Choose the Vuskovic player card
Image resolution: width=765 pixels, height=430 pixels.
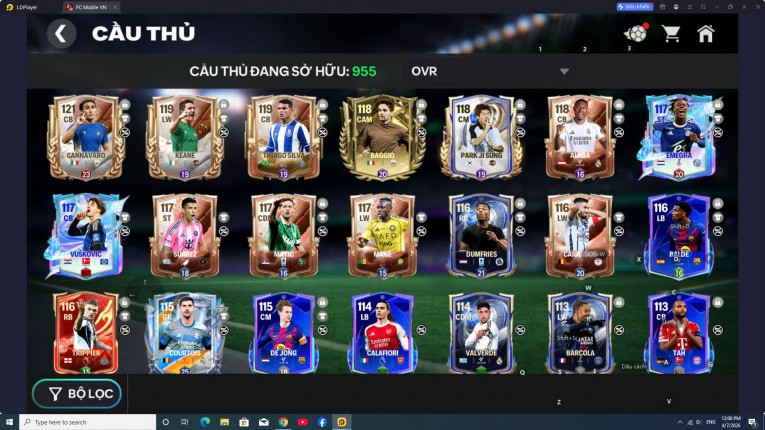point(86,235)
